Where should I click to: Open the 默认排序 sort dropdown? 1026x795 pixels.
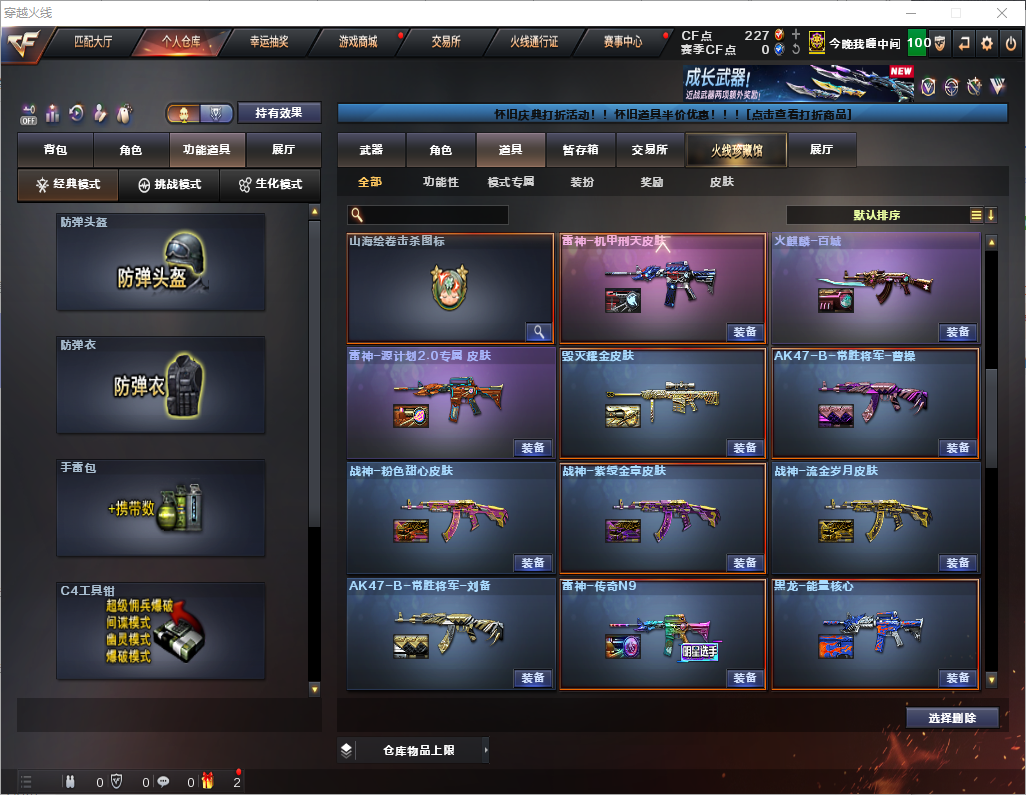876,215
